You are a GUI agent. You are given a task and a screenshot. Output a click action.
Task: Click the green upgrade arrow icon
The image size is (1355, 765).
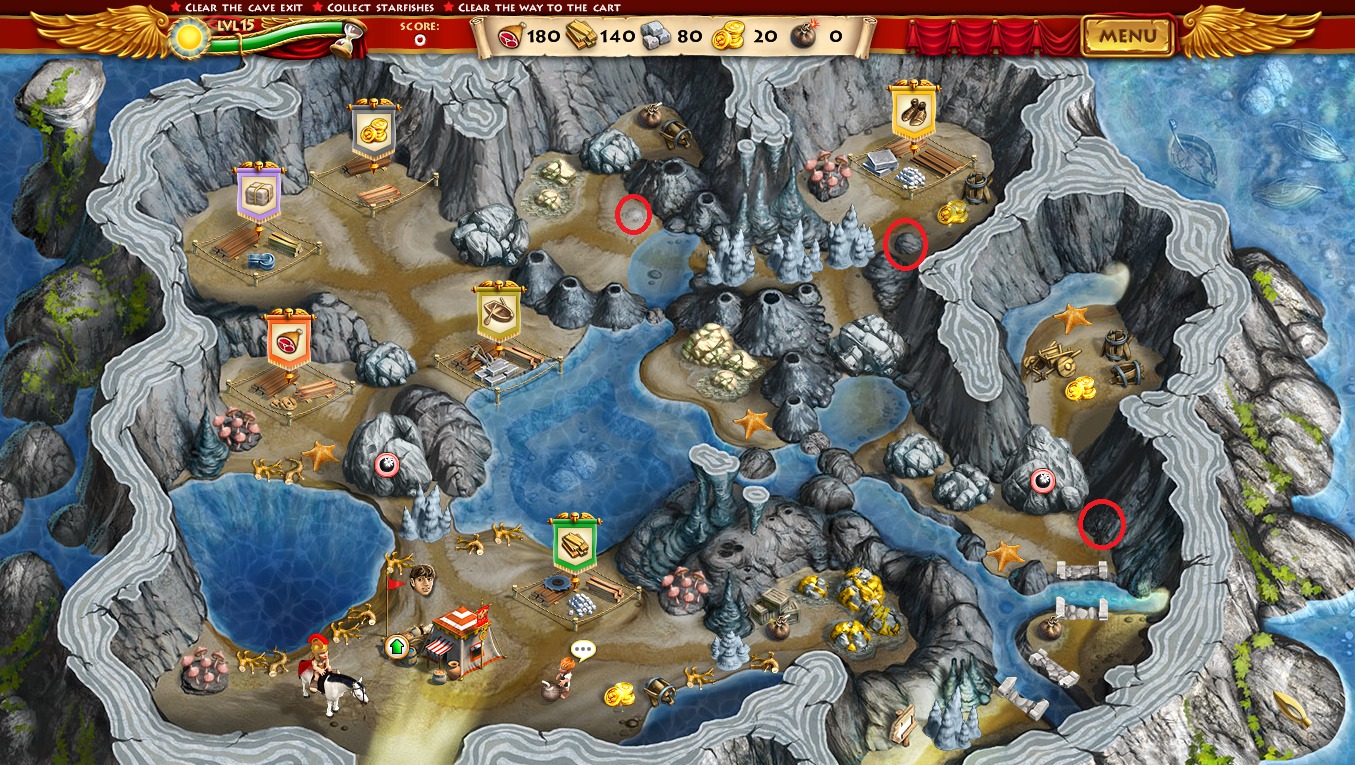click(x=396, y=646)
